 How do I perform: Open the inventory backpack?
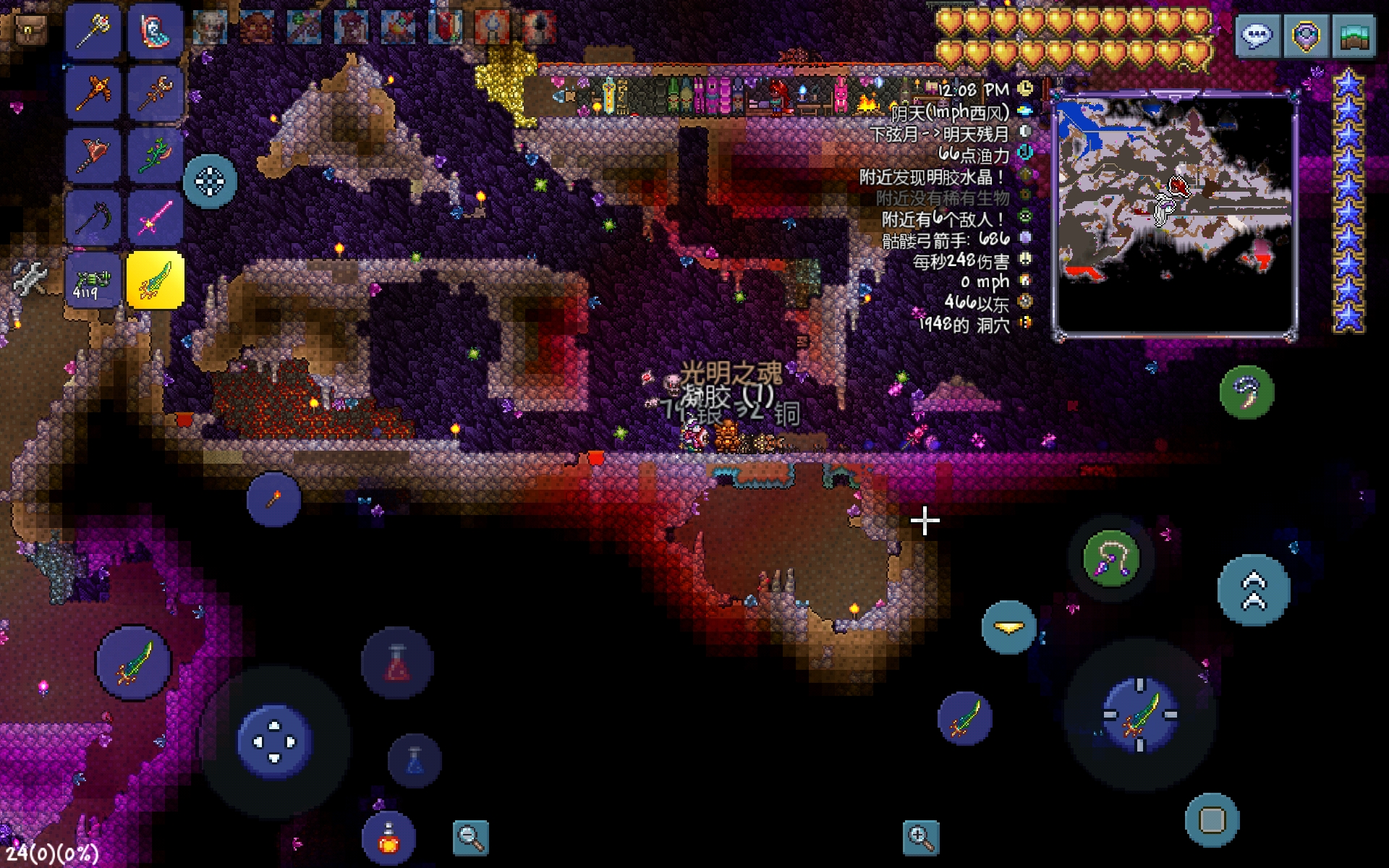[x=29, y=29]
